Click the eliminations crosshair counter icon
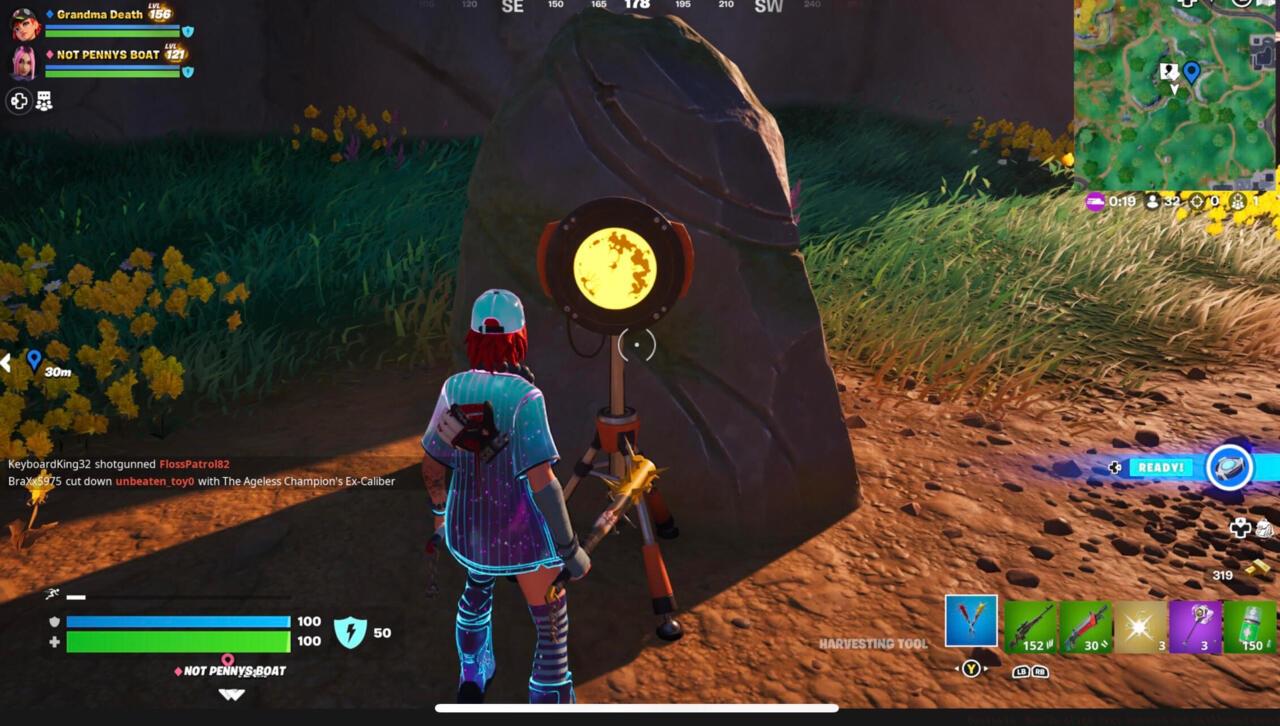This screenshot has height=726, width=1280. tap(1196, 201)
